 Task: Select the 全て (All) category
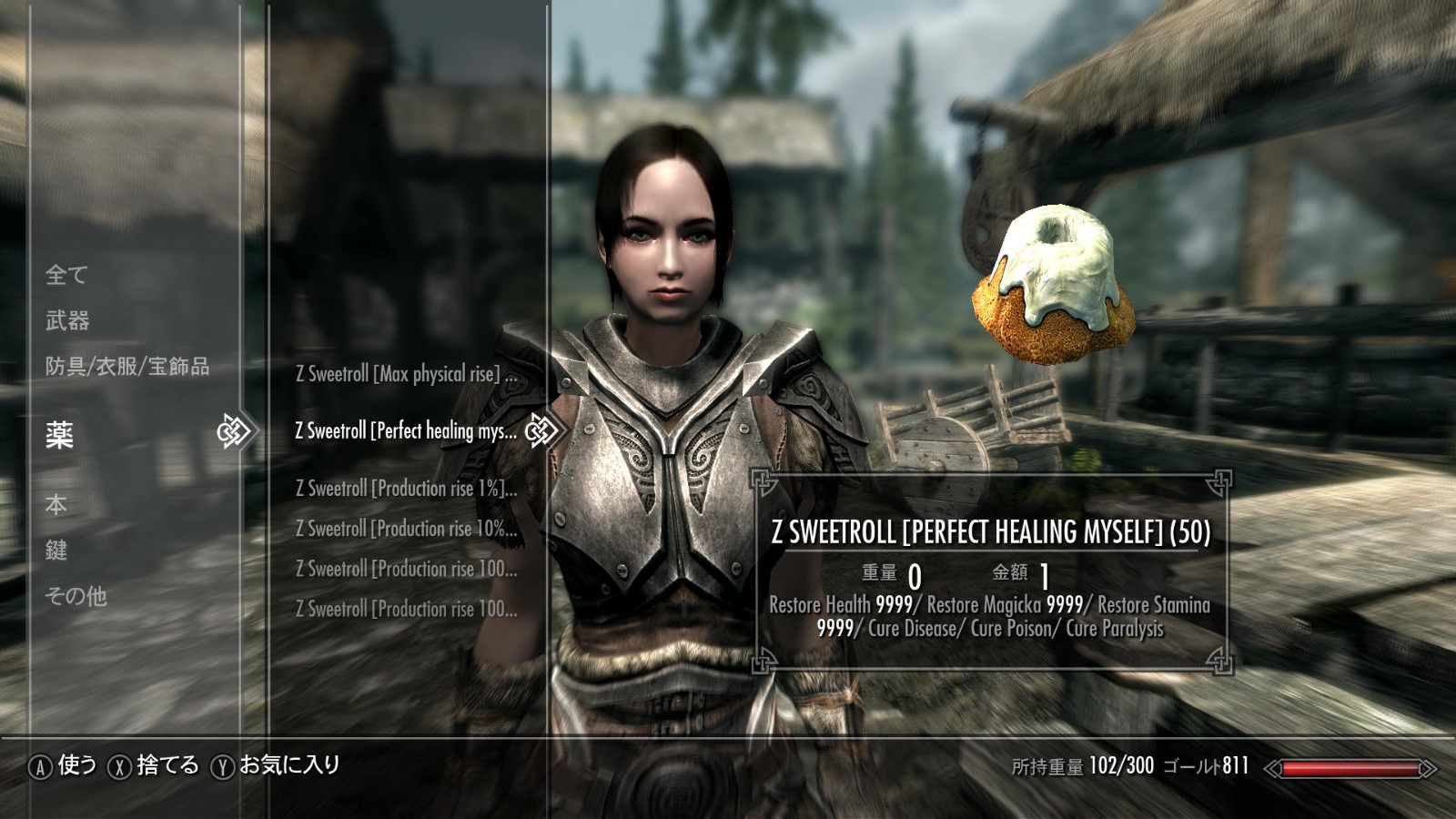pos(66,274)
